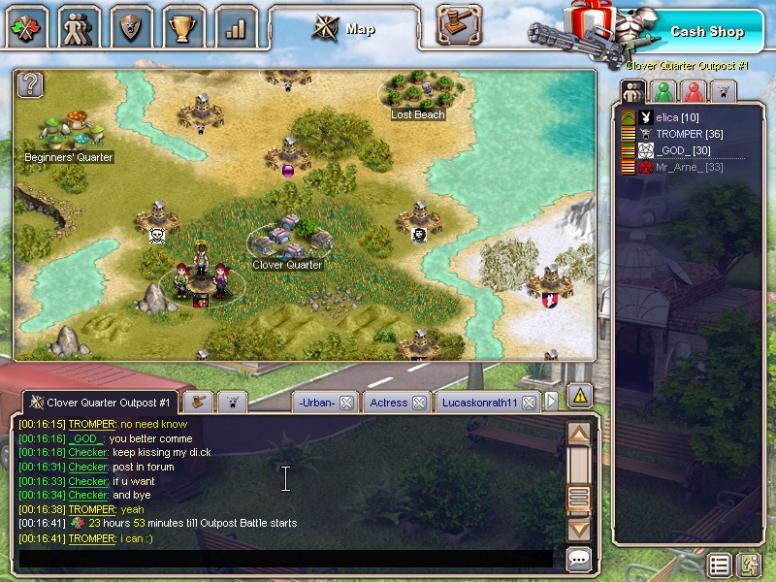Select player TROMPER in the player list
This screenshot has width=776, height=582.
(x=689, y=134)
